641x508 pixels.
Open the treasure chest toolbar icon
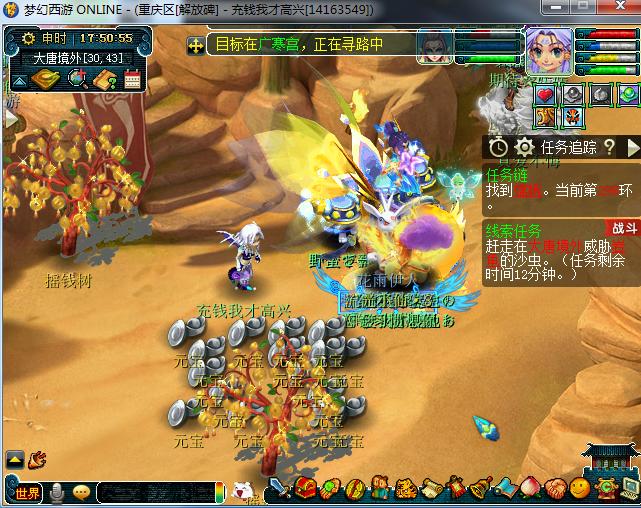pos(306,489)
